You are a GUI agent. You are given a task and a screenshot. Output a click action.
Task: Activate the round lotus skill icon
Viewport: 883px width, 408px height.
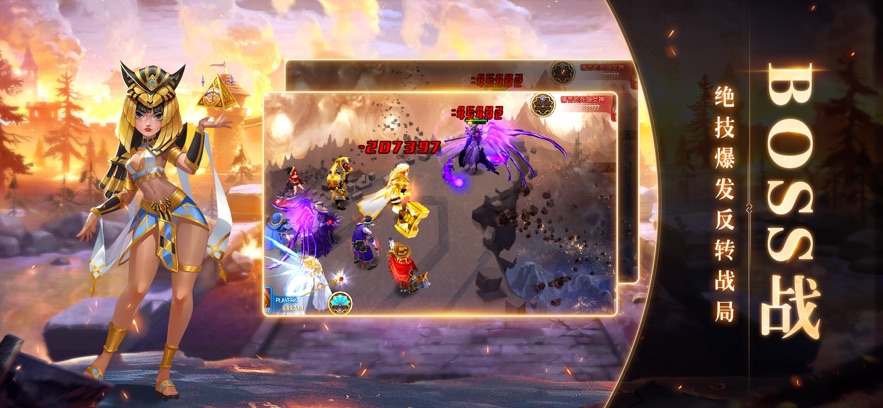[x=340, y=301]
